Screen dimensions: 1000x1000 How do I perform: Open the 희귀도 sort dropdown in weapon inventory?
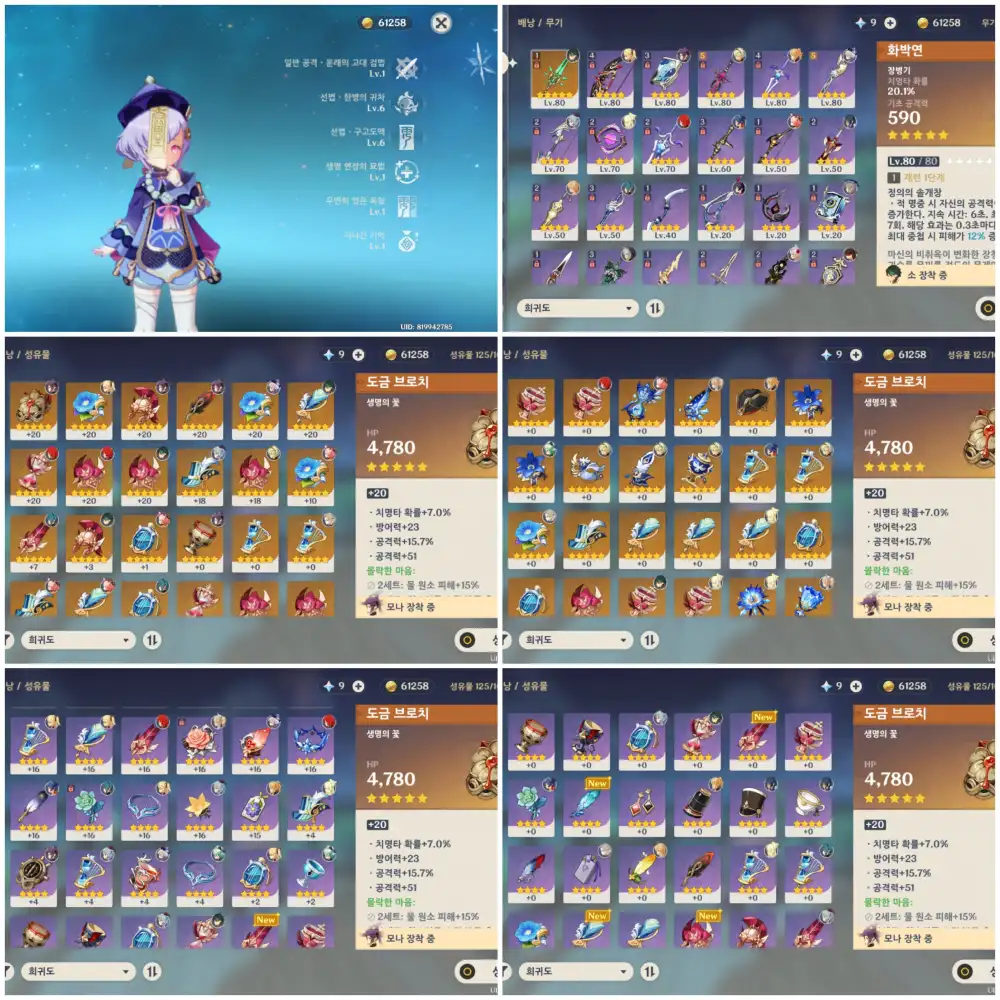tap(577, 308)
